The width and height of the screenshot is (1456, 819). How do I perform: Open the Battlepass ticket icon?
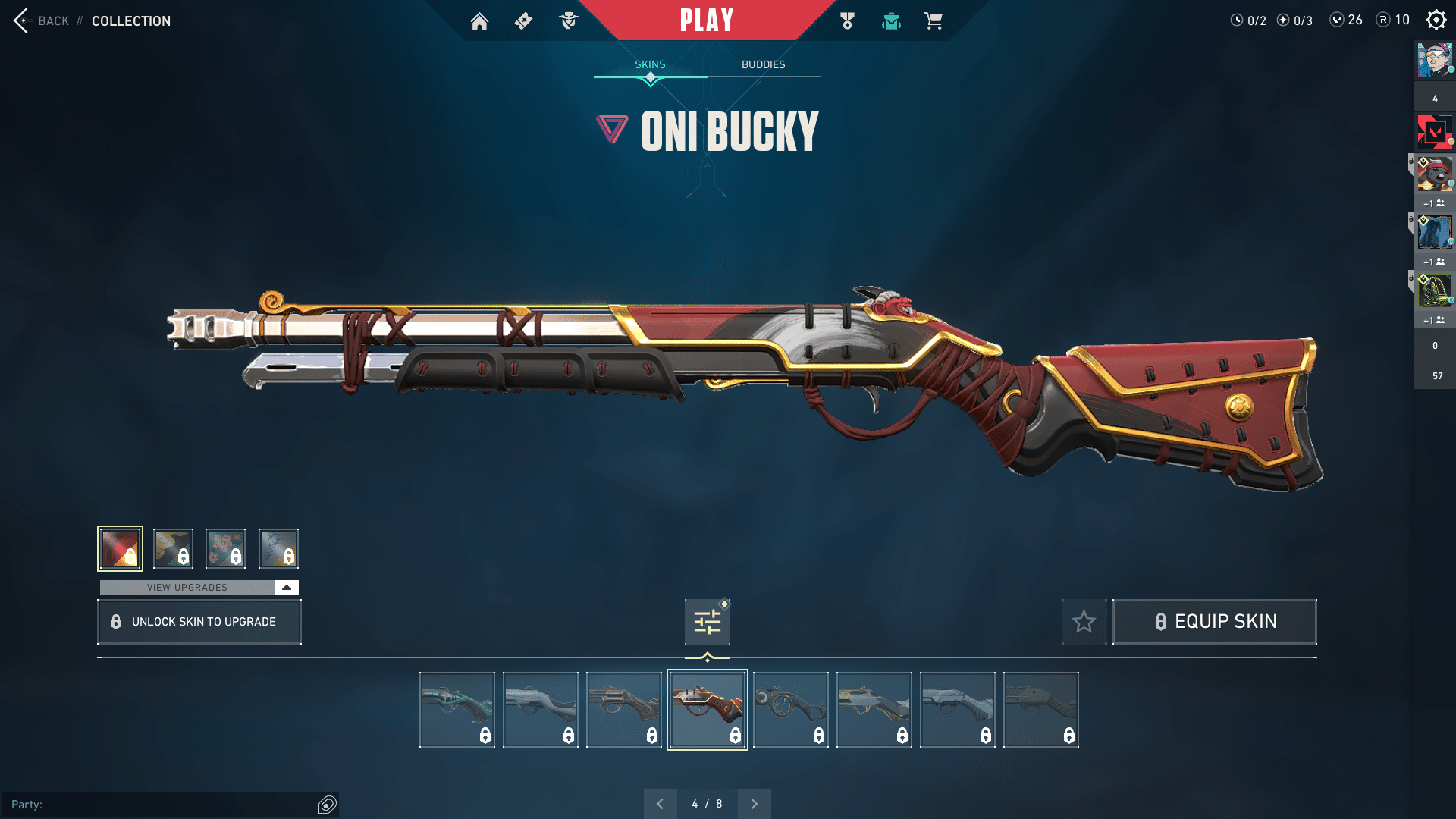[x=523, y=21]
